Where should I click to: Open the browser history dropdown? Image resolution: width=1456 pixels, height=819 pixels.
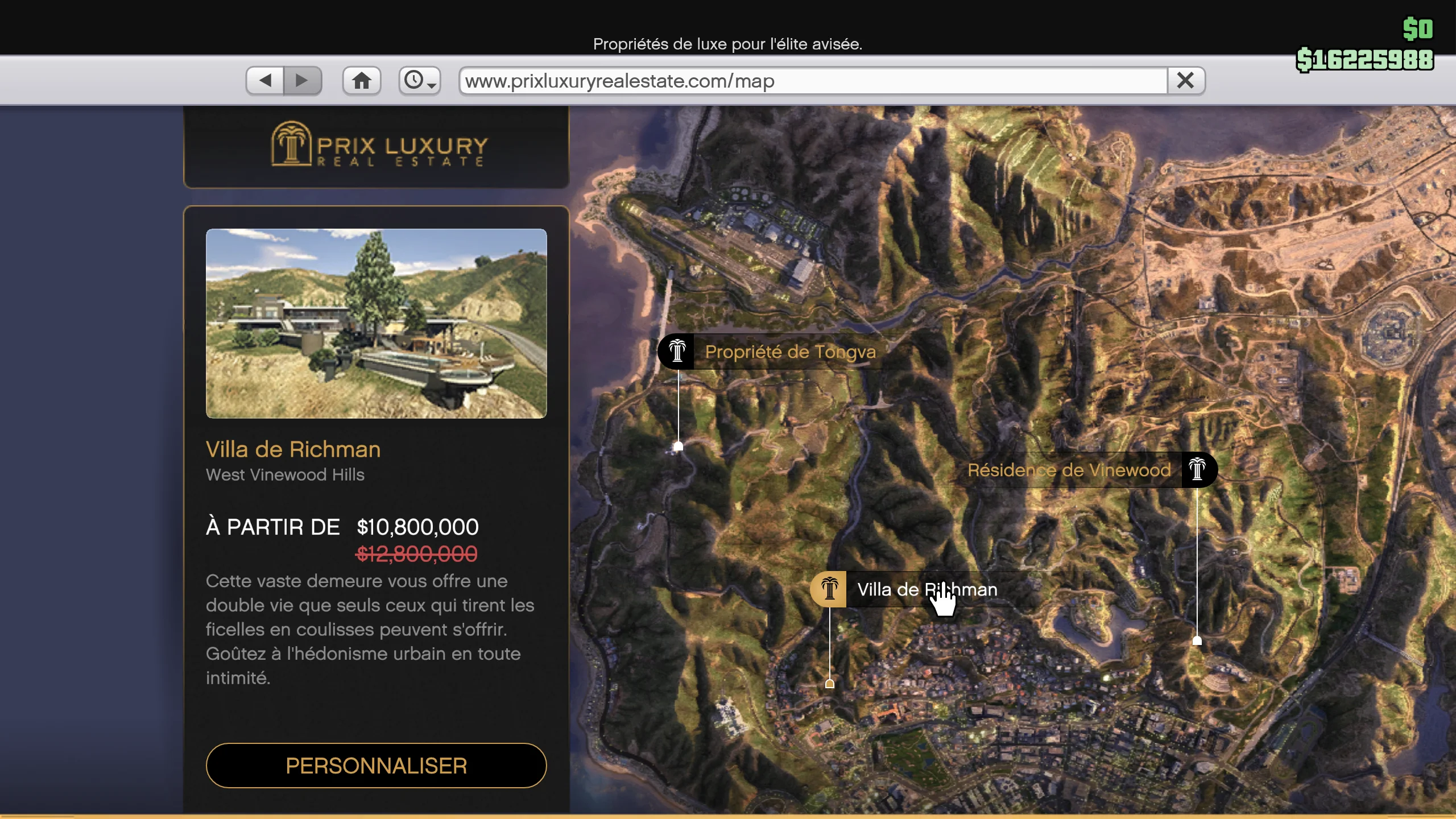(420, 81)
